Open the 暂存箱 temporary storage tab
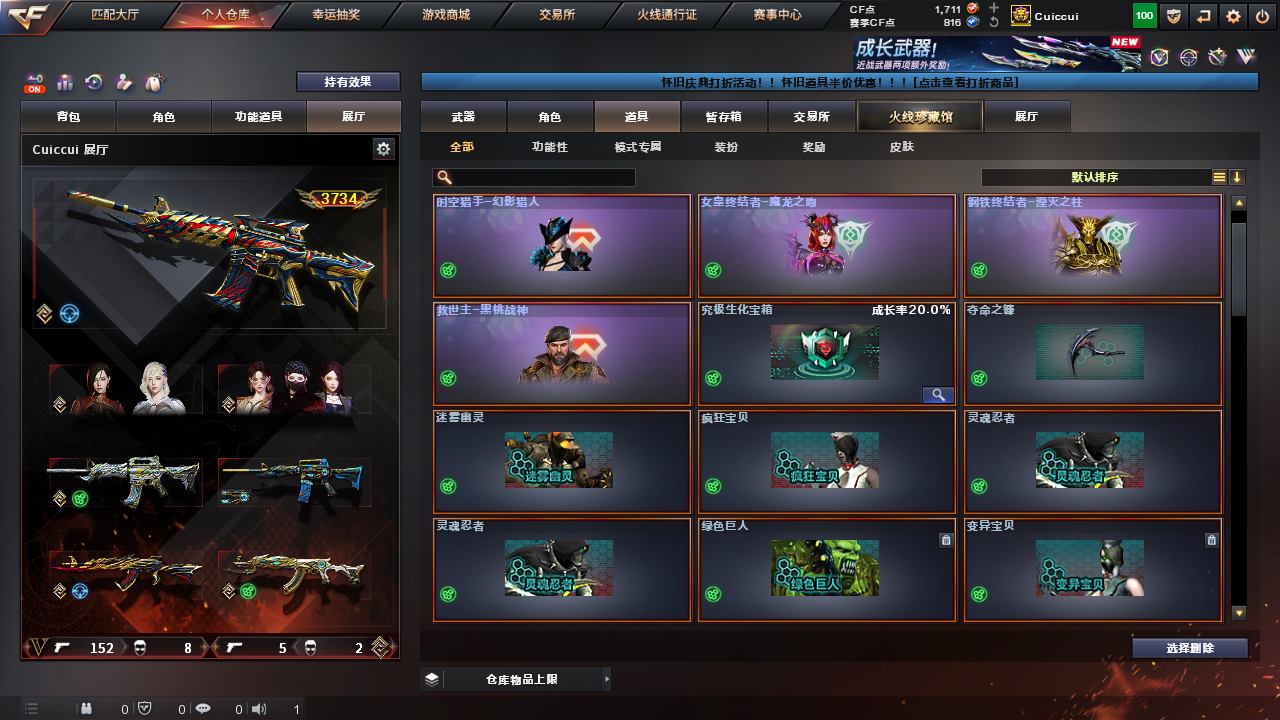The image size is (1280, 720). point(724,117)
